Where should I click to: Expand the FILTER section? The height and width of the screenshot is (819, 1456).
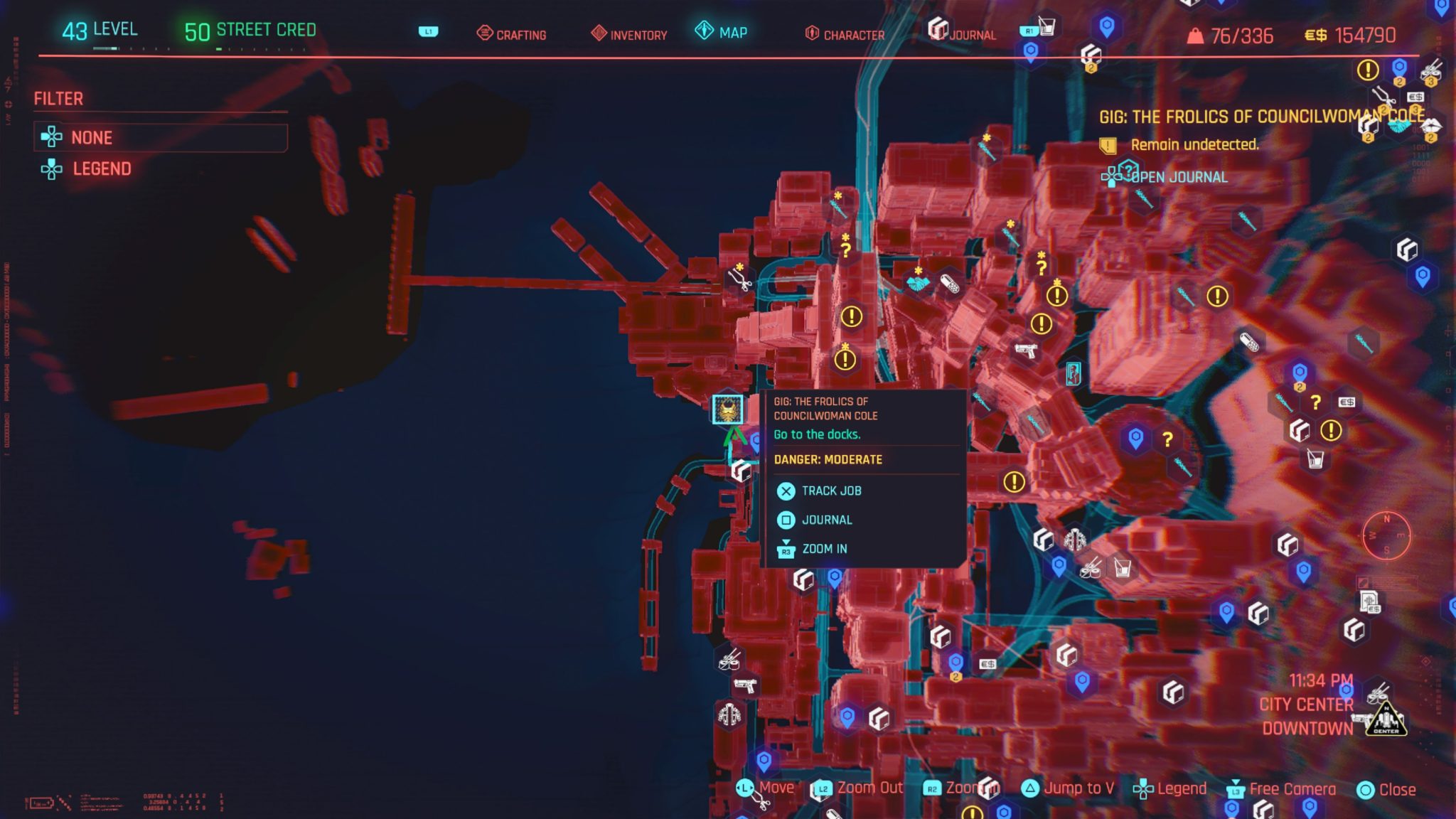57,98
